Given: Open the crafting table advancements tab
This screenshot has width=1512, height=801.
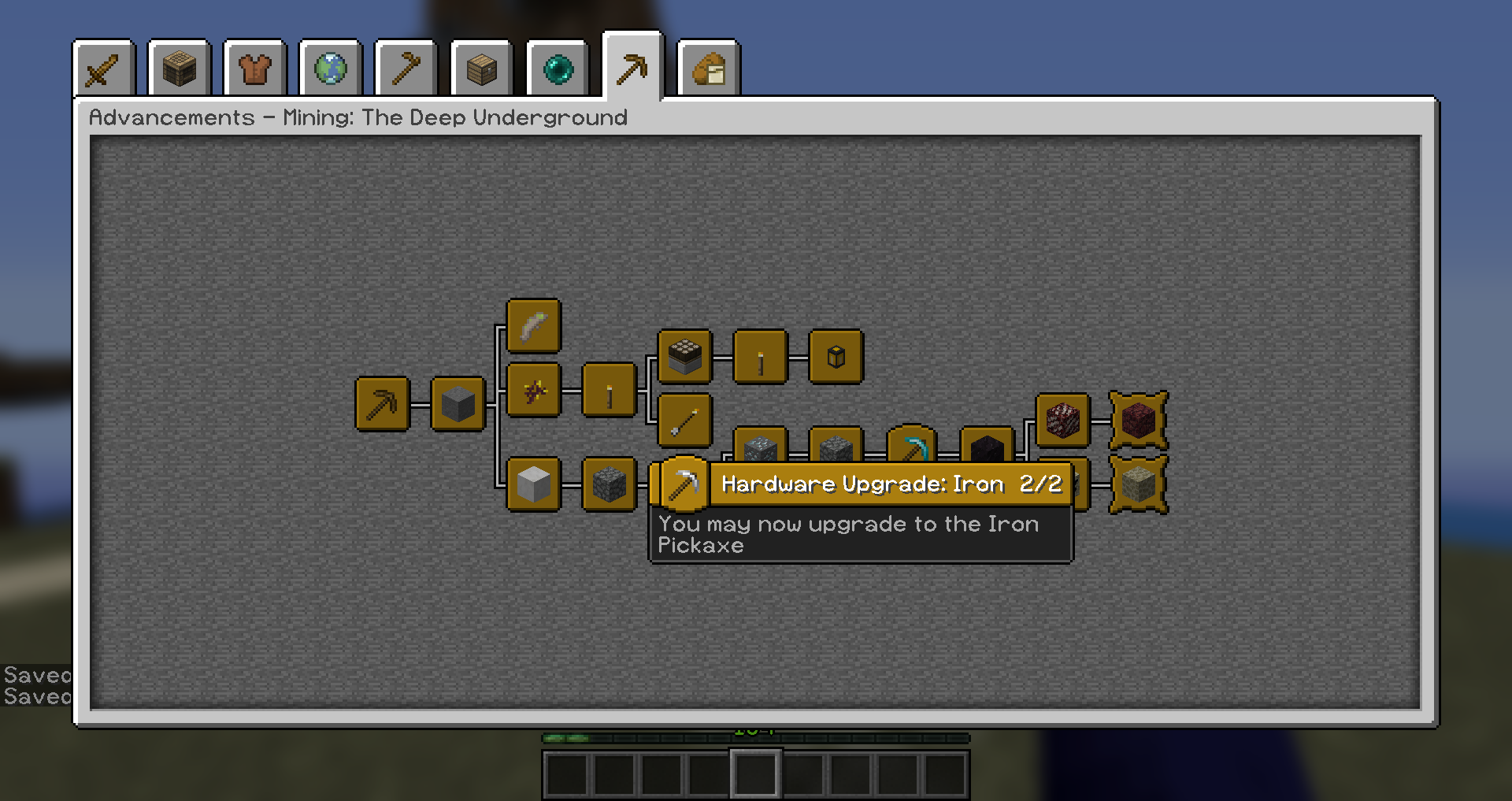Looking at the screenshot, I should tap(179, 69).
